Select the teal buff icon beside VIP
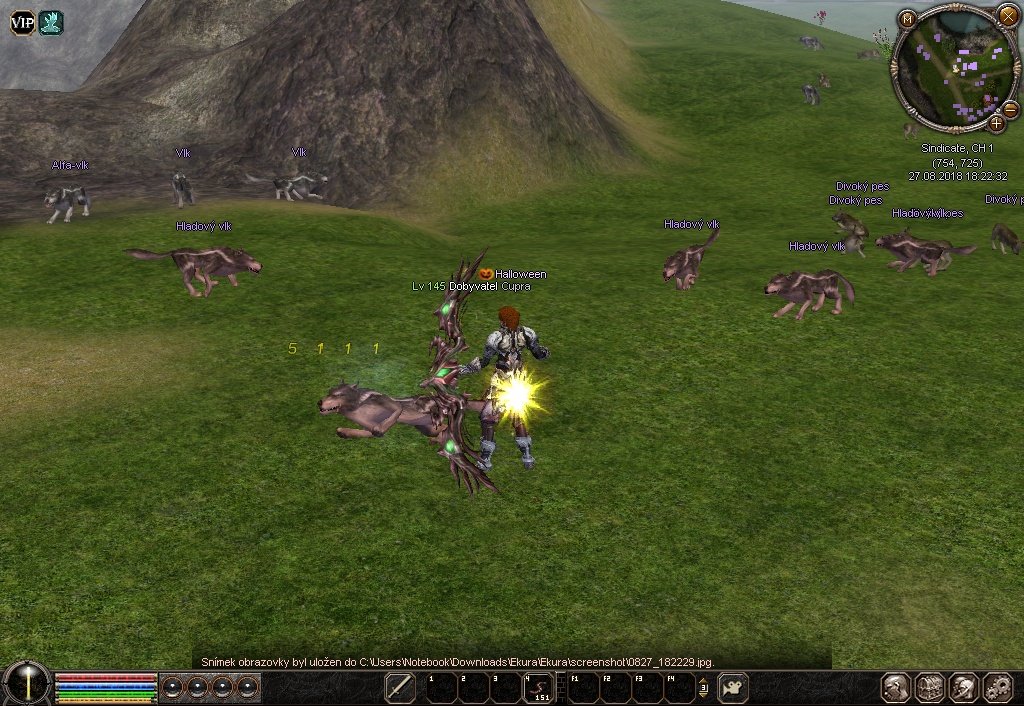This screenshot has width=1024, height=706. (51, 22)
